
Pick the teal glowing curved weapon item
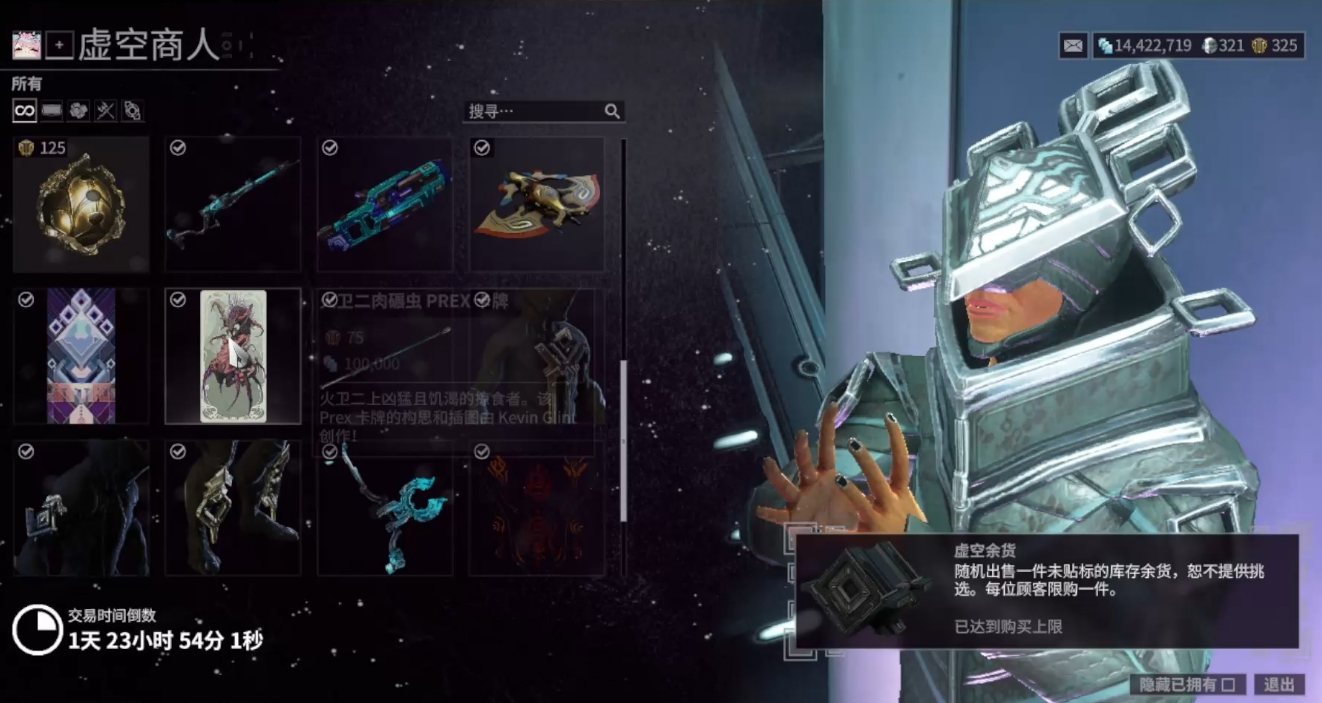[x=385, y=509]
